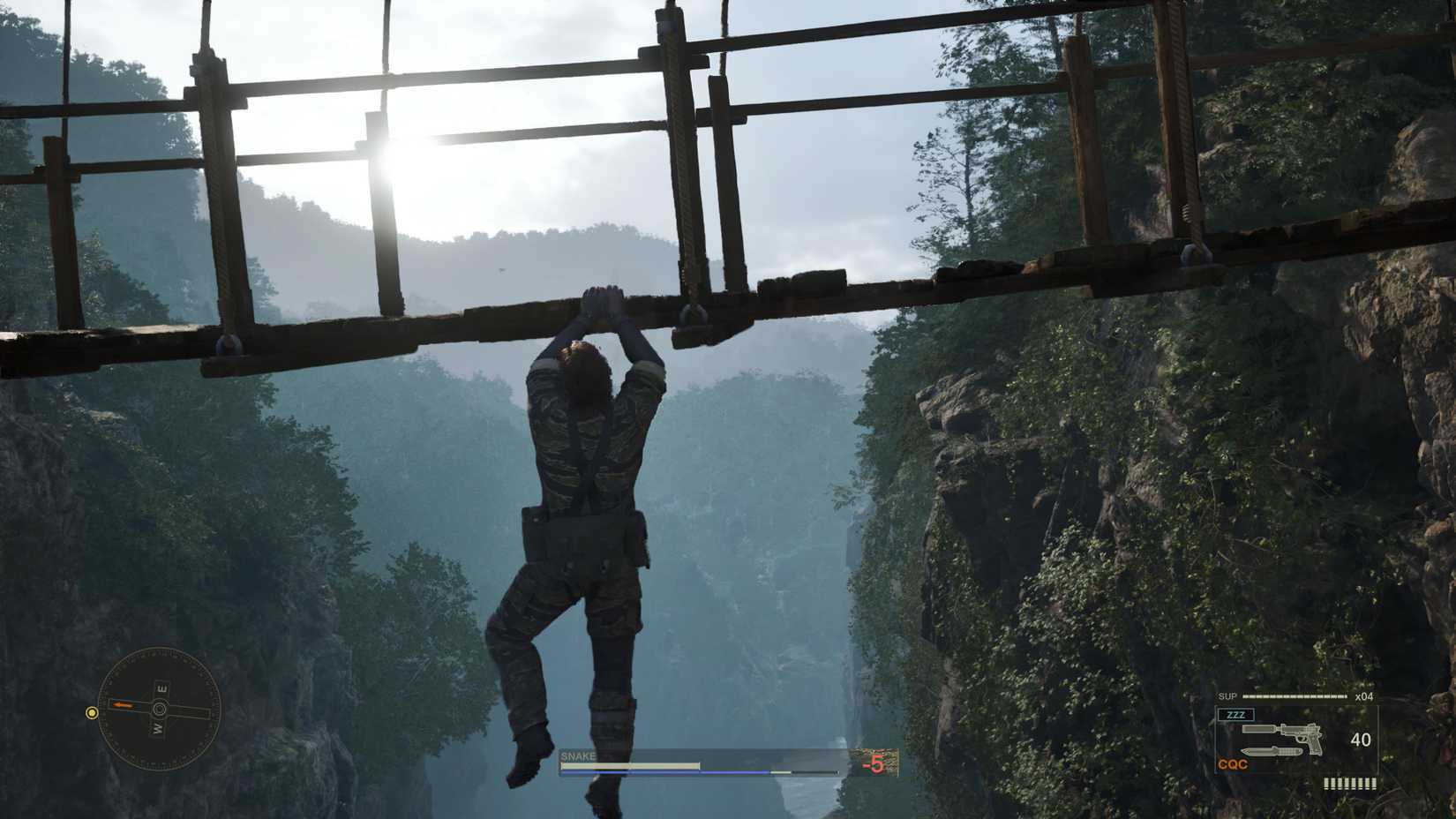Select the survival knife icon

[x=1272, y=751]
